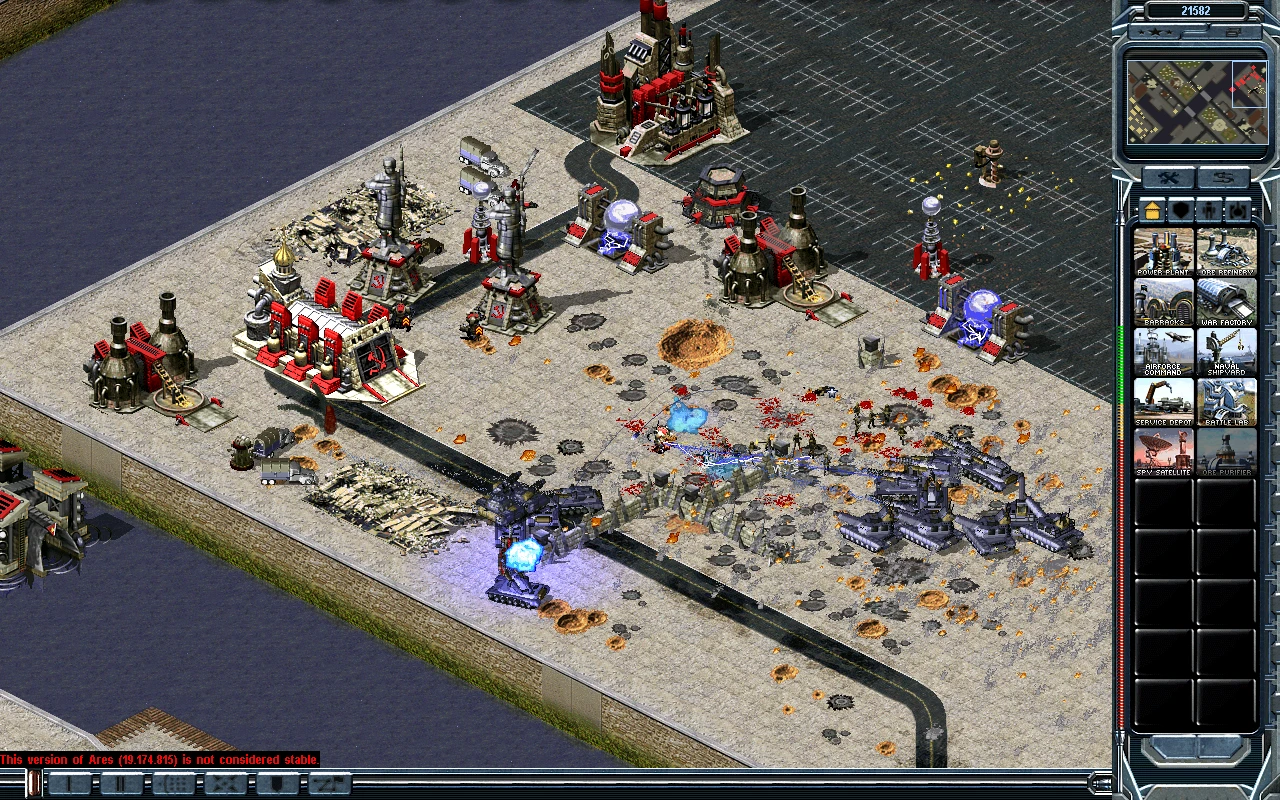The width and height of the screenshot is (1280, 800).
Task: Select the Spy Satellite build icon
Action: tap(1164, 452)
